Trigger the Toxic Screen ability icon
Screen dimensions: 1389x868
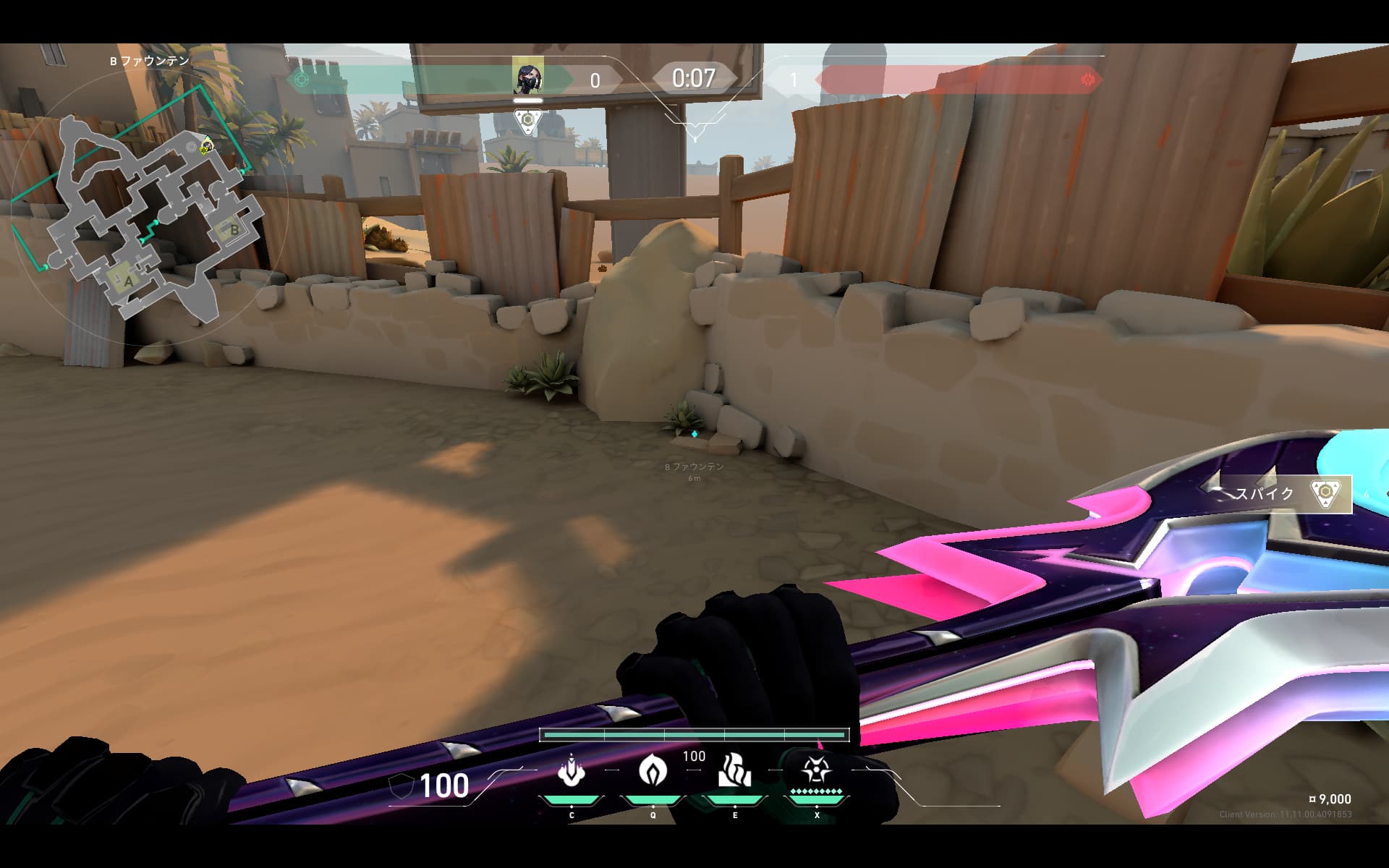[734, 770]
